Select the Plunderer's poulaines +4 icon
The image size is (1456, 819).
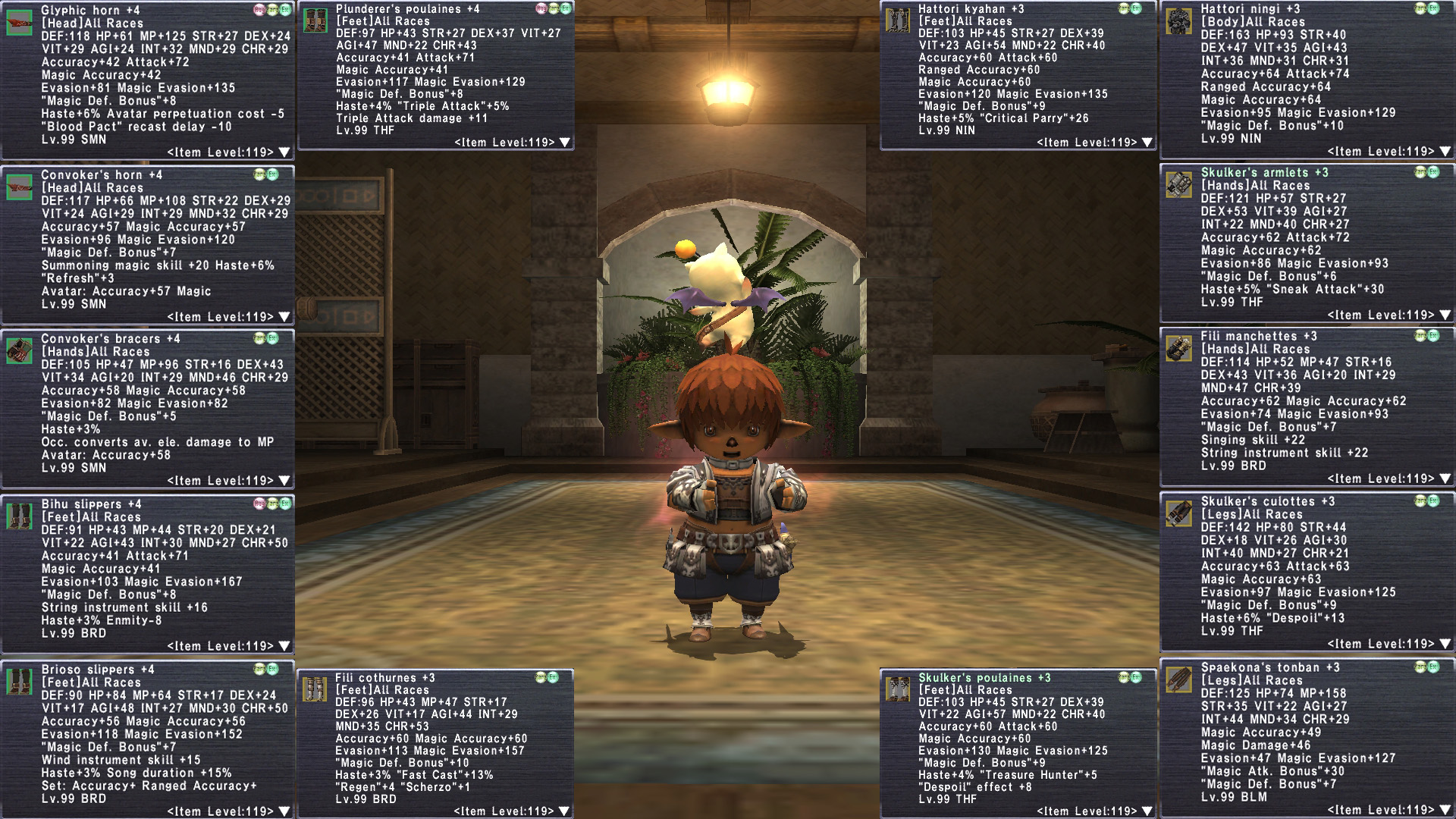coord(315,20)
